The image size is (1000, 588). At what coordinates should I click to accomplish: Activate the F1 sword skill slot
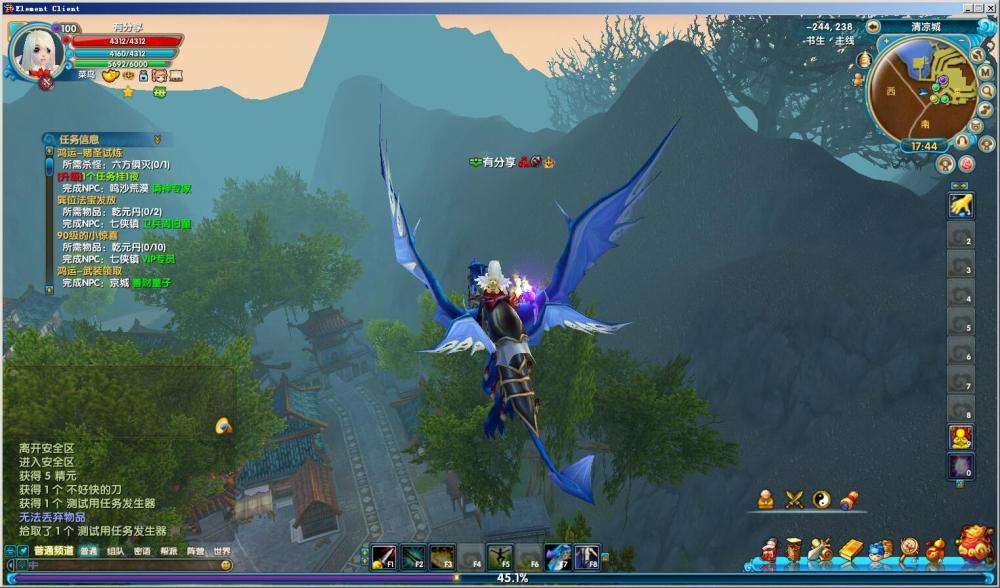click(x=385, y=557)
